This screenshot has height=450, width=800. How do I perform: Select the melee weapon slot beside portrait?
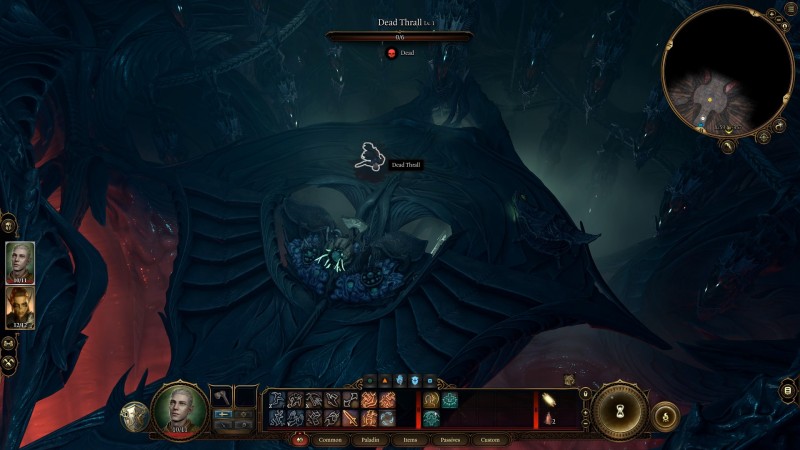(220, 397)
